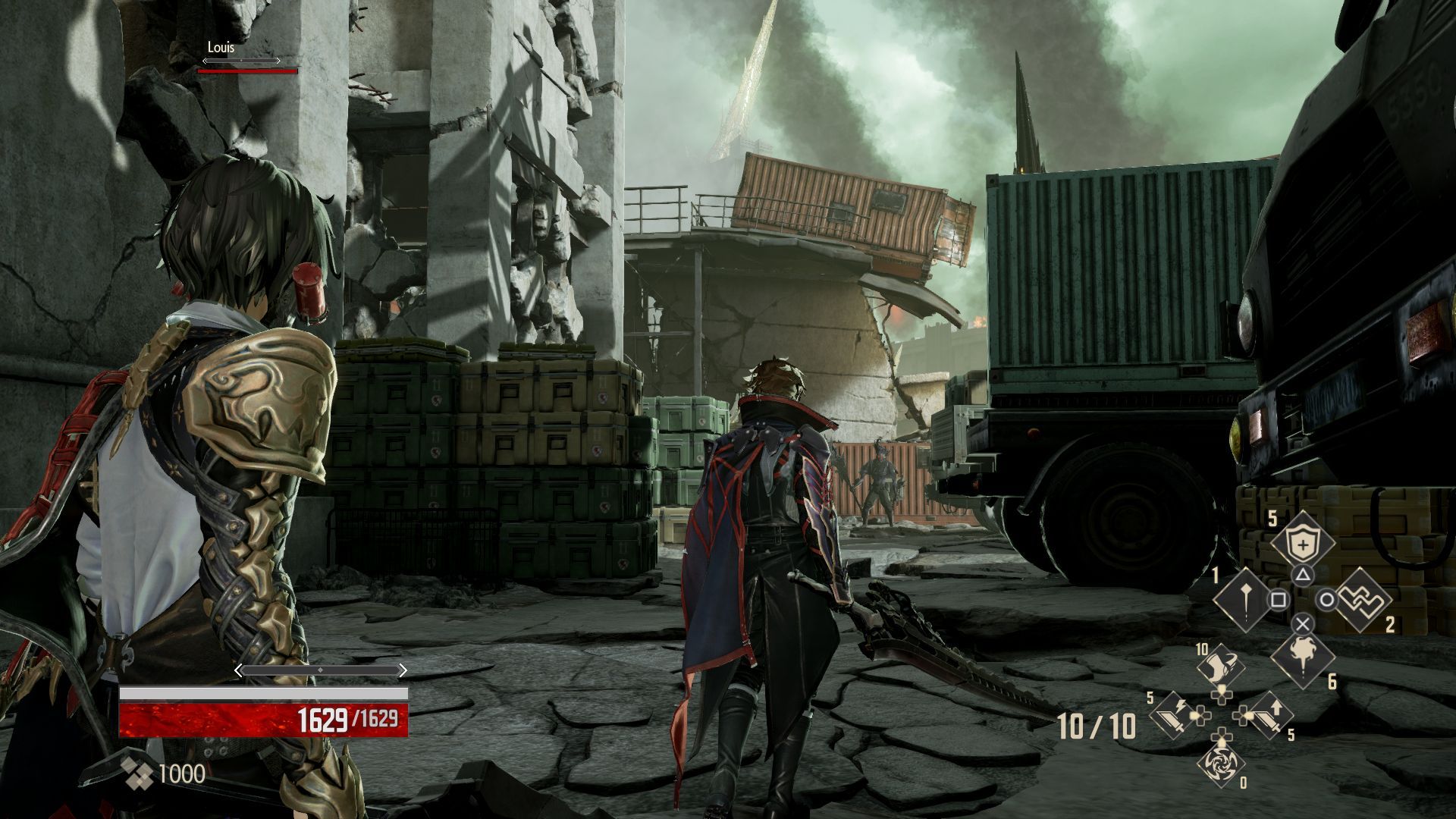
Task: Select the horned helmet buff item with 10 uses
Action: tap(1222, 663)
